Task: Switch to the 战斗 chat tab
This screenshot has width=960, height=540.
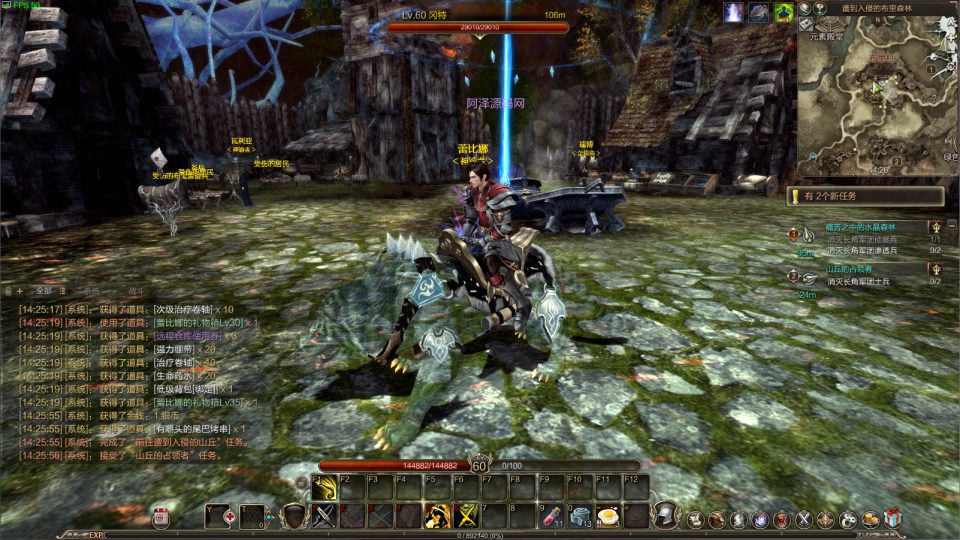Action: 137,291
